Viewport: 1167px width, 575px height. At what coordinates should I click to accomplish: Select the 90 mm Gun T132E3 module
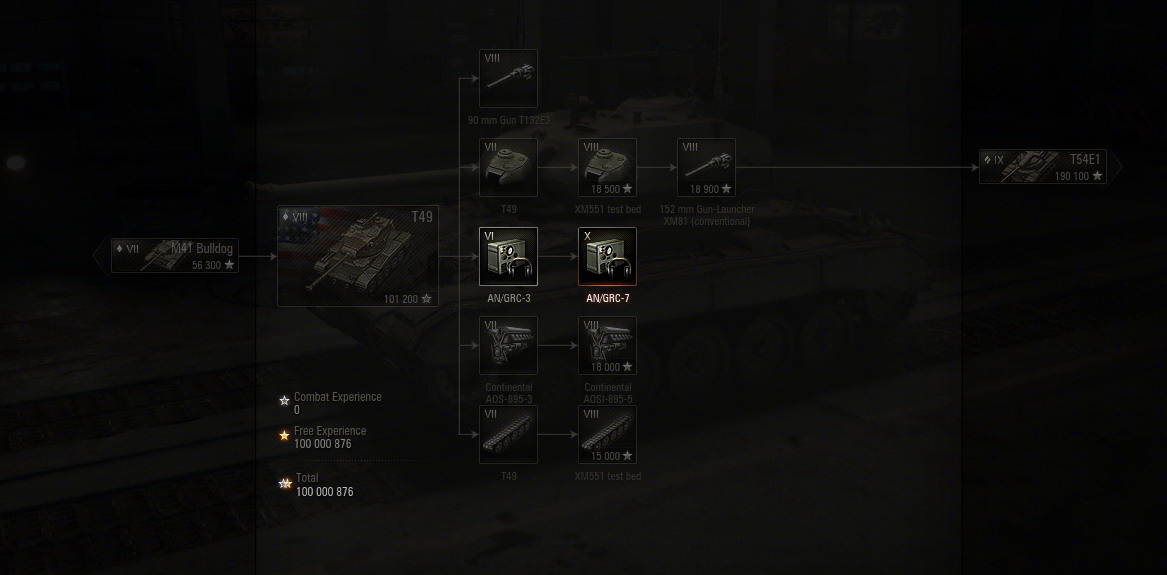click(x=508, y=79)
